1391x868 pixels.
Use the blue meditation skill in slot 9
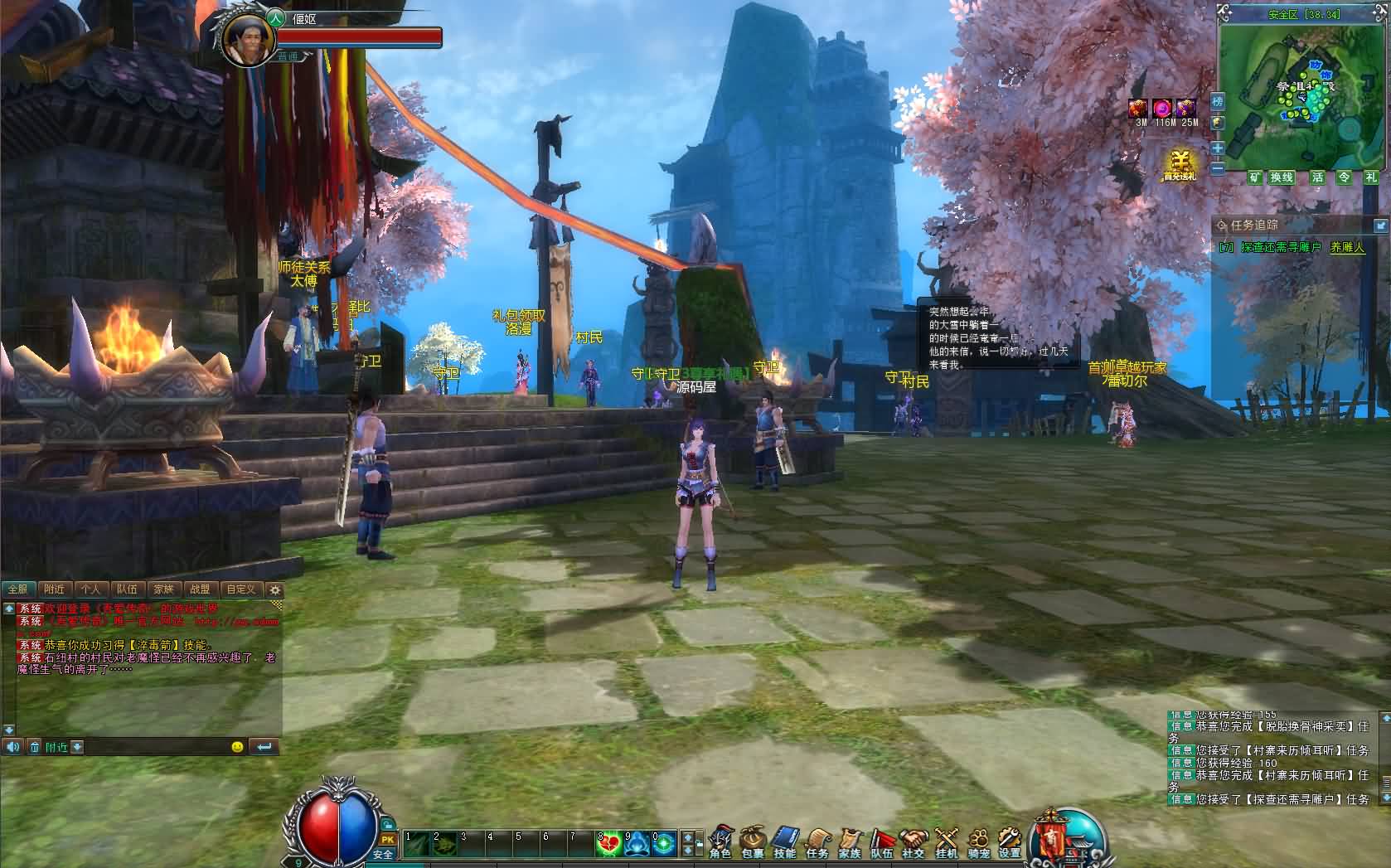637,844
